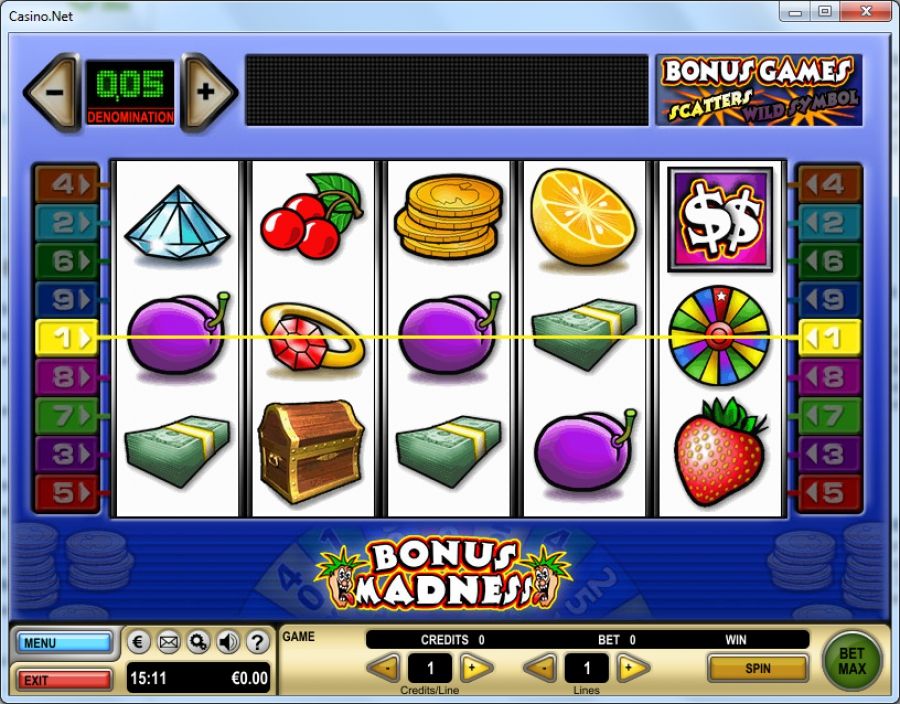Open the Bonus Games paytable banner
Image resolution: width=900 pixels, height=704 pixels.
(x=758, y=90)
